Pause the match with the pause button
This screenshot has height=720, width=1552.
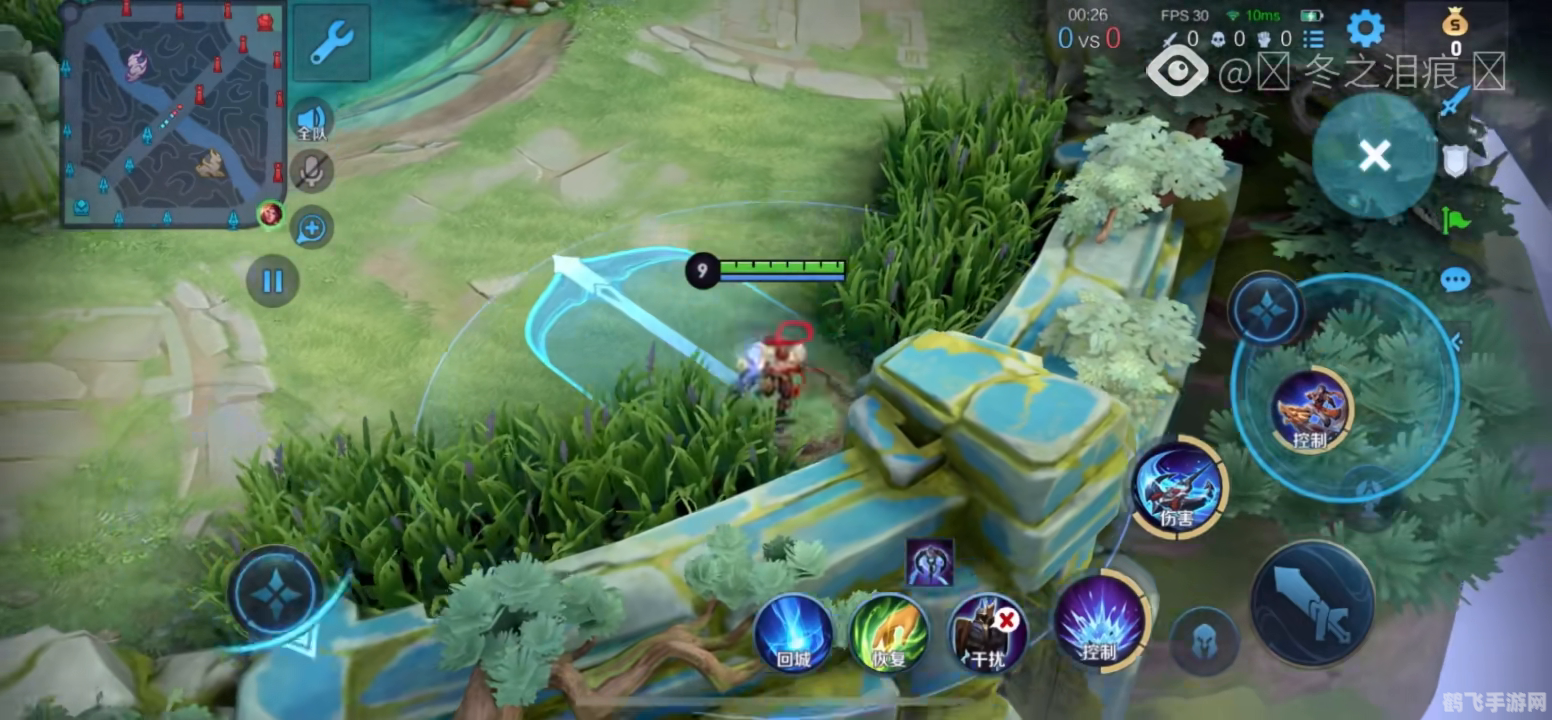coord(272,281)
